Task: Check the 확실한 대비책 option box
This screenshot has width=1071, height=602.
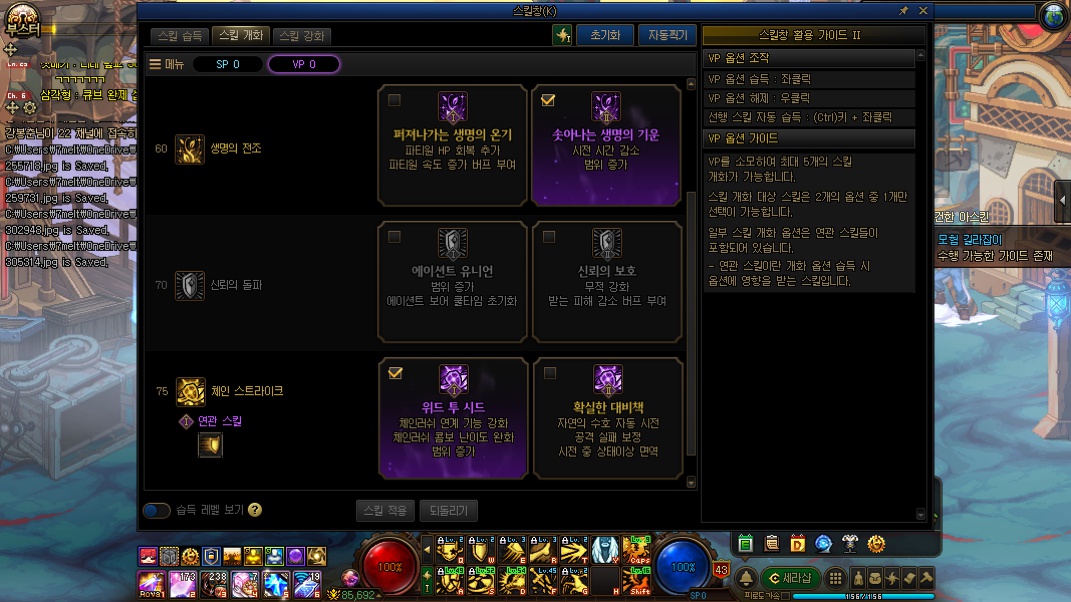Action: (549, 373)
